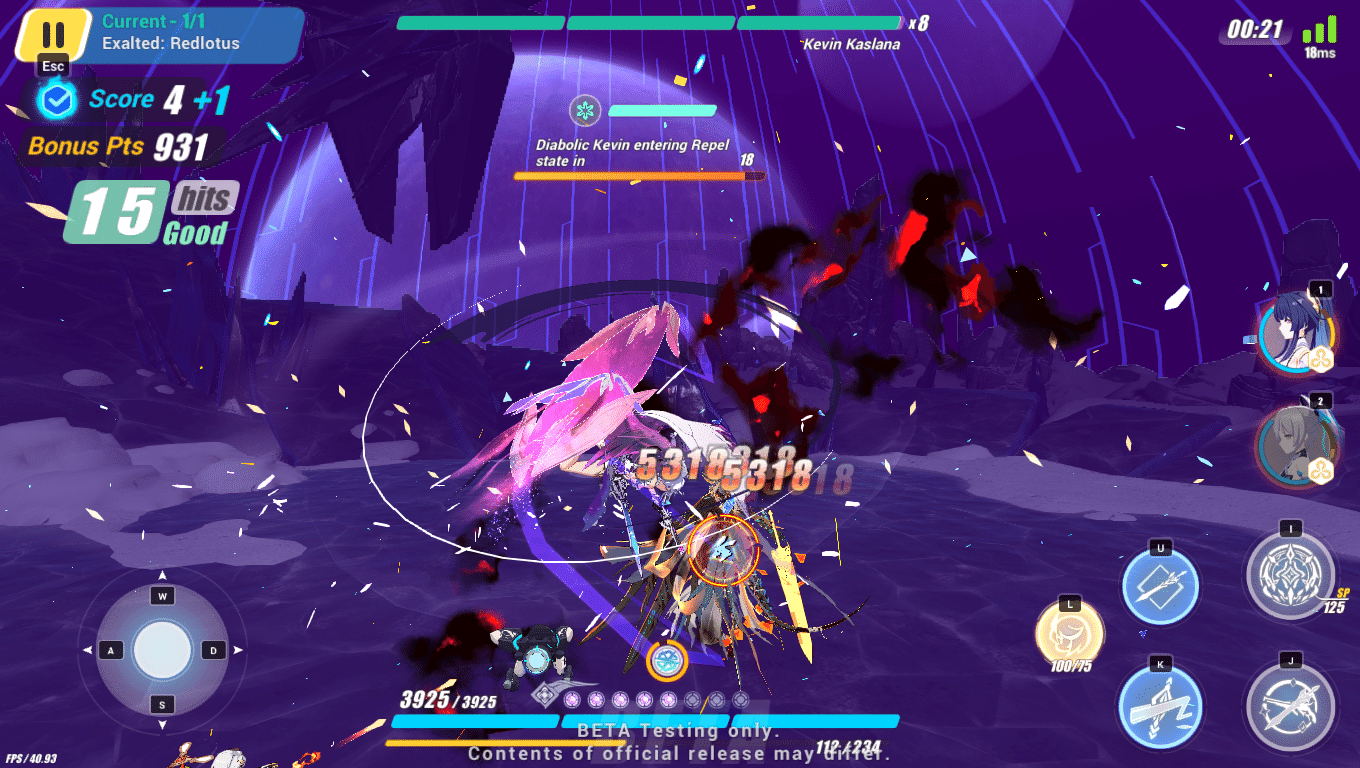Click the 00:21 battle timer

[1256, 30]
